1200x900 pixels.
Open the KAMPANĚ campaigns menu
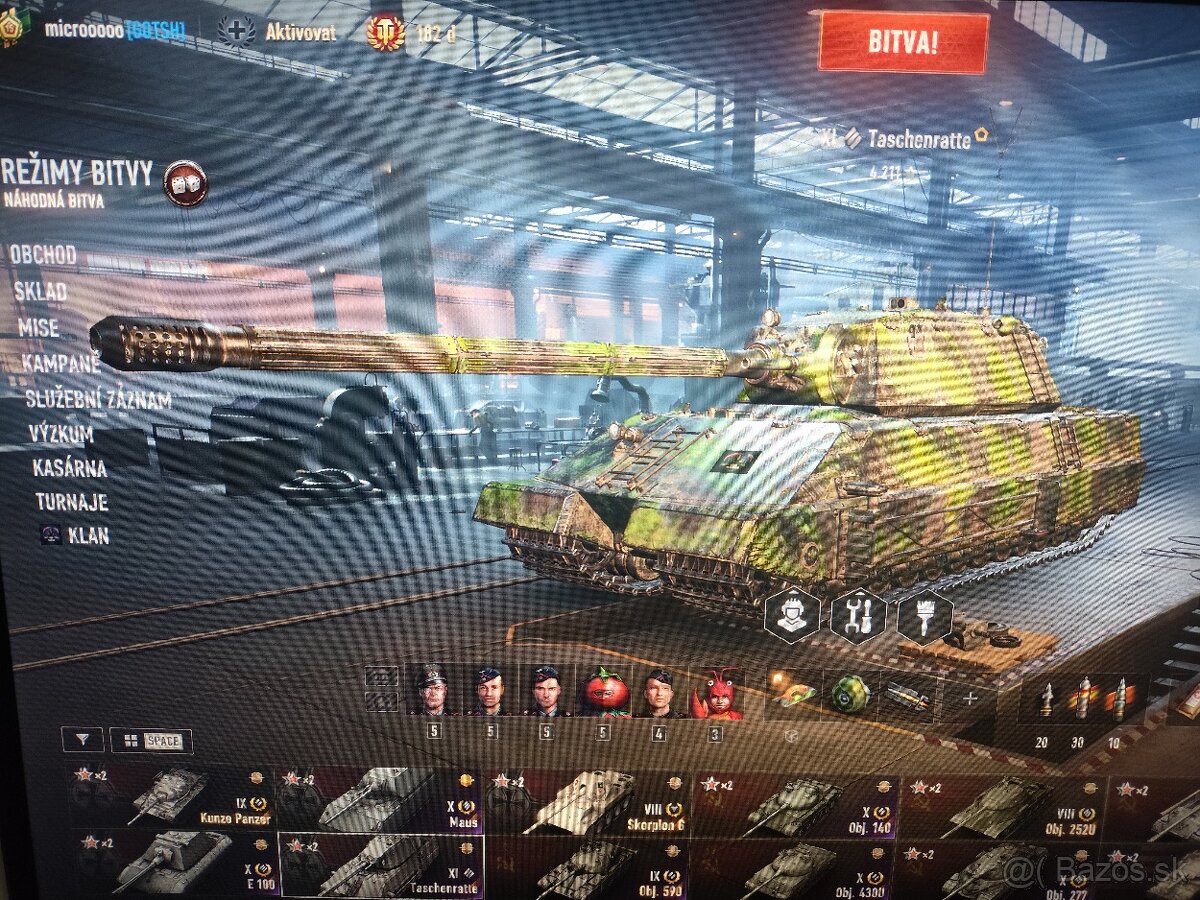pyautogui.click(x=61, y=363)
